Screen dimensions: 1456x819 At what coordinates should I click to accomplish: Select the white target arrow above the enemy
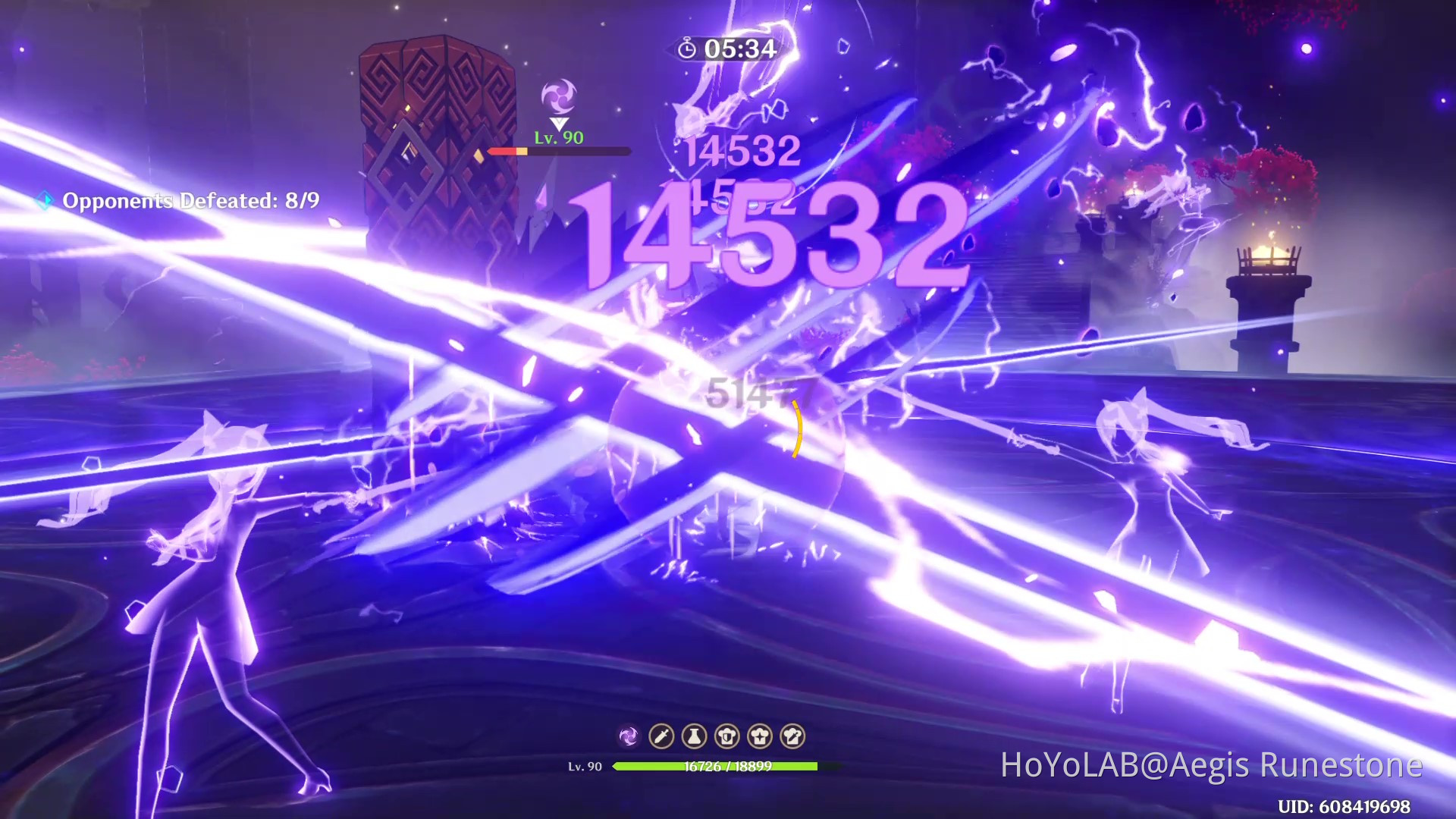559,123
